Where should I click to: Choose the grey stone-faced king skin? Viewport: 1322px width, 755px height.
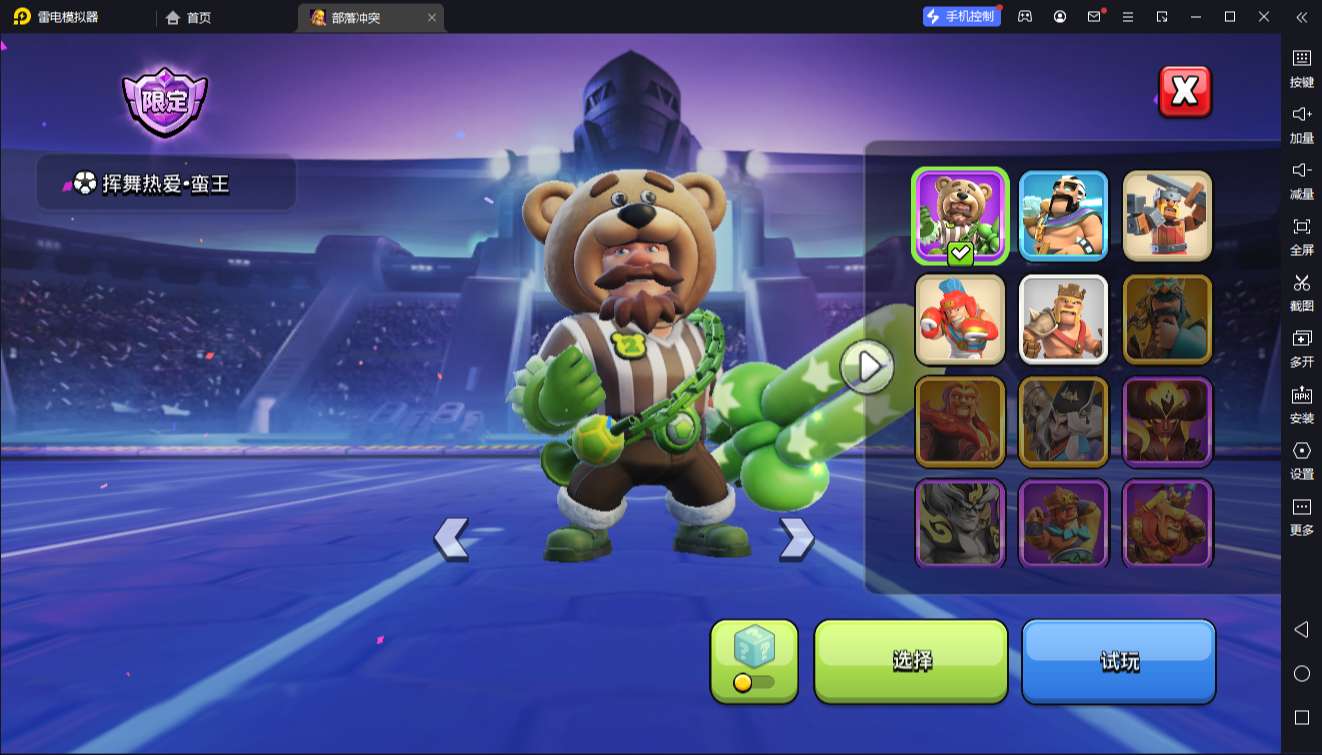pos(960,524)
